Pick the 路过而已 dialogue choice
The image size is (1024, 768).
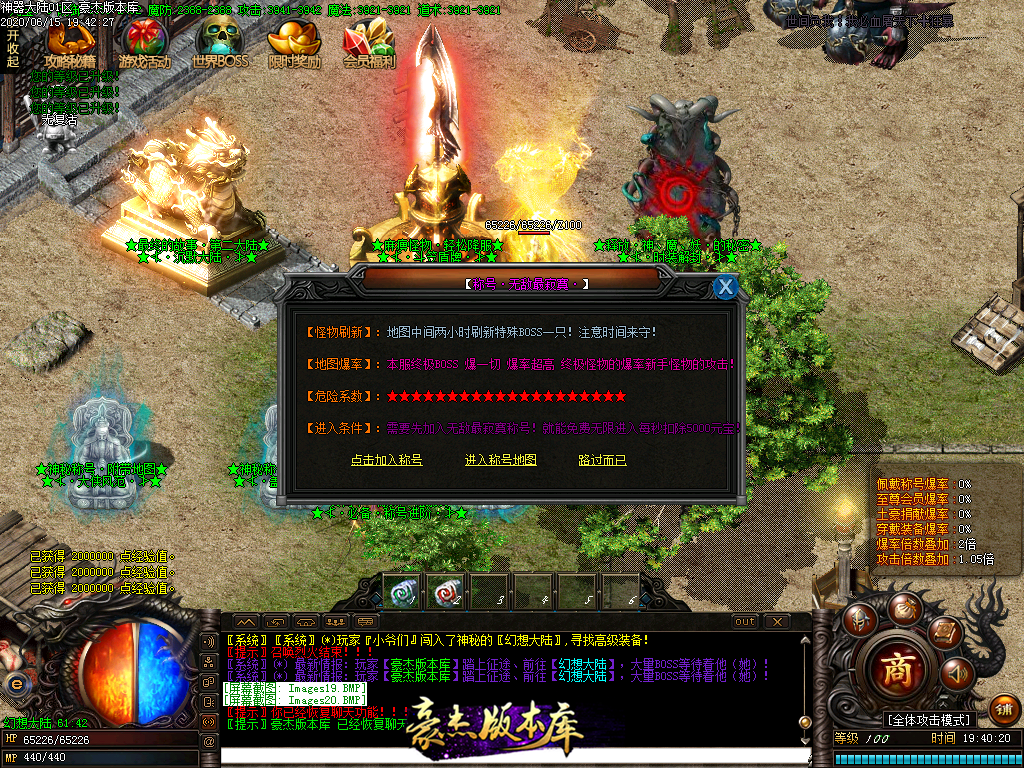point(602,460)
